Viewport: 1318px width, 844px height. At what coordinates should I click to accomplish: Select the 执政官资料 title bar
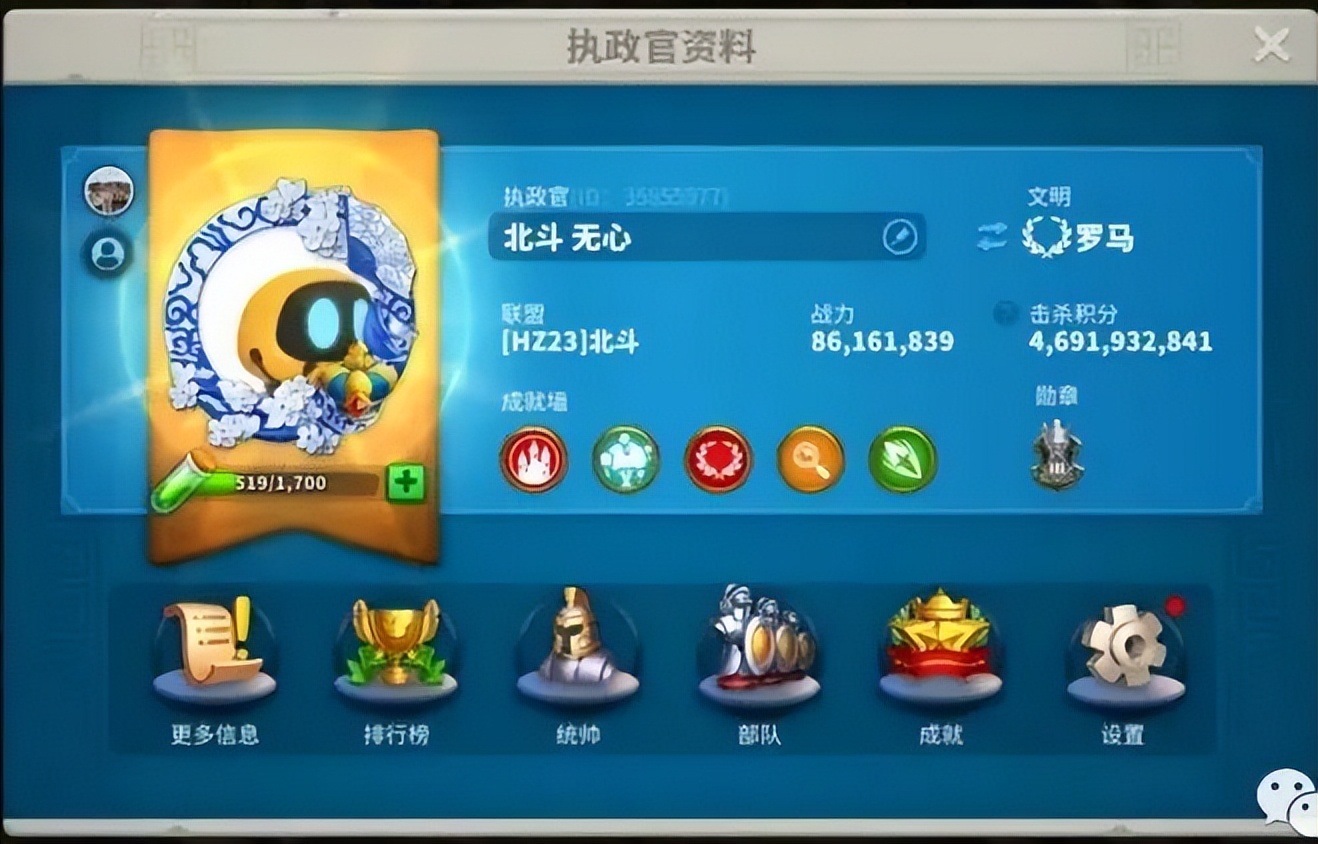point(659,44)
